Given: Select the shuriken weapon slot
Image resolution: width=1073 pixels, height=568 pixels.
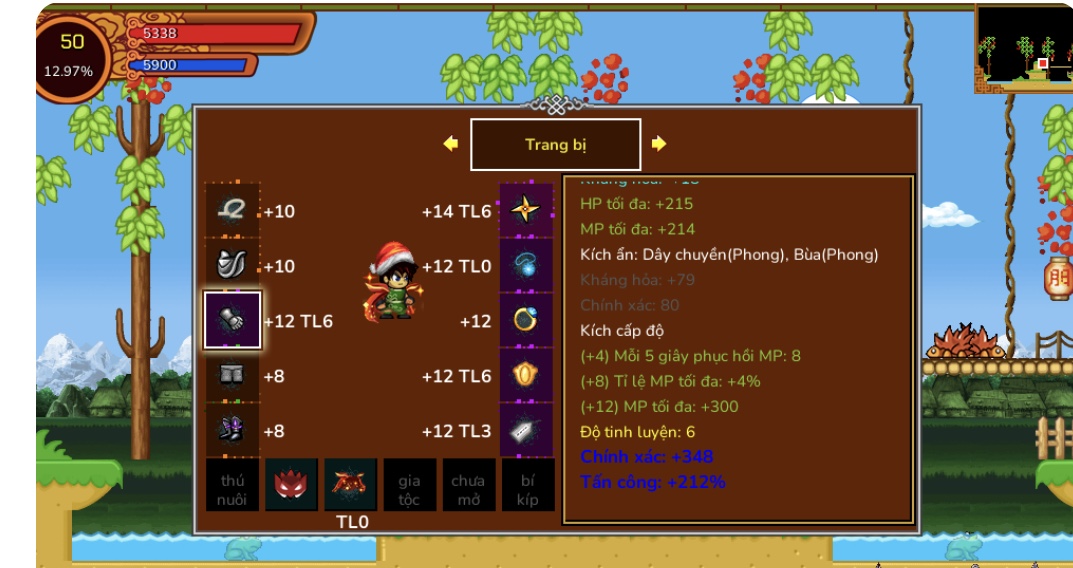Looking at the screenshot, I should tap(526, 210).
